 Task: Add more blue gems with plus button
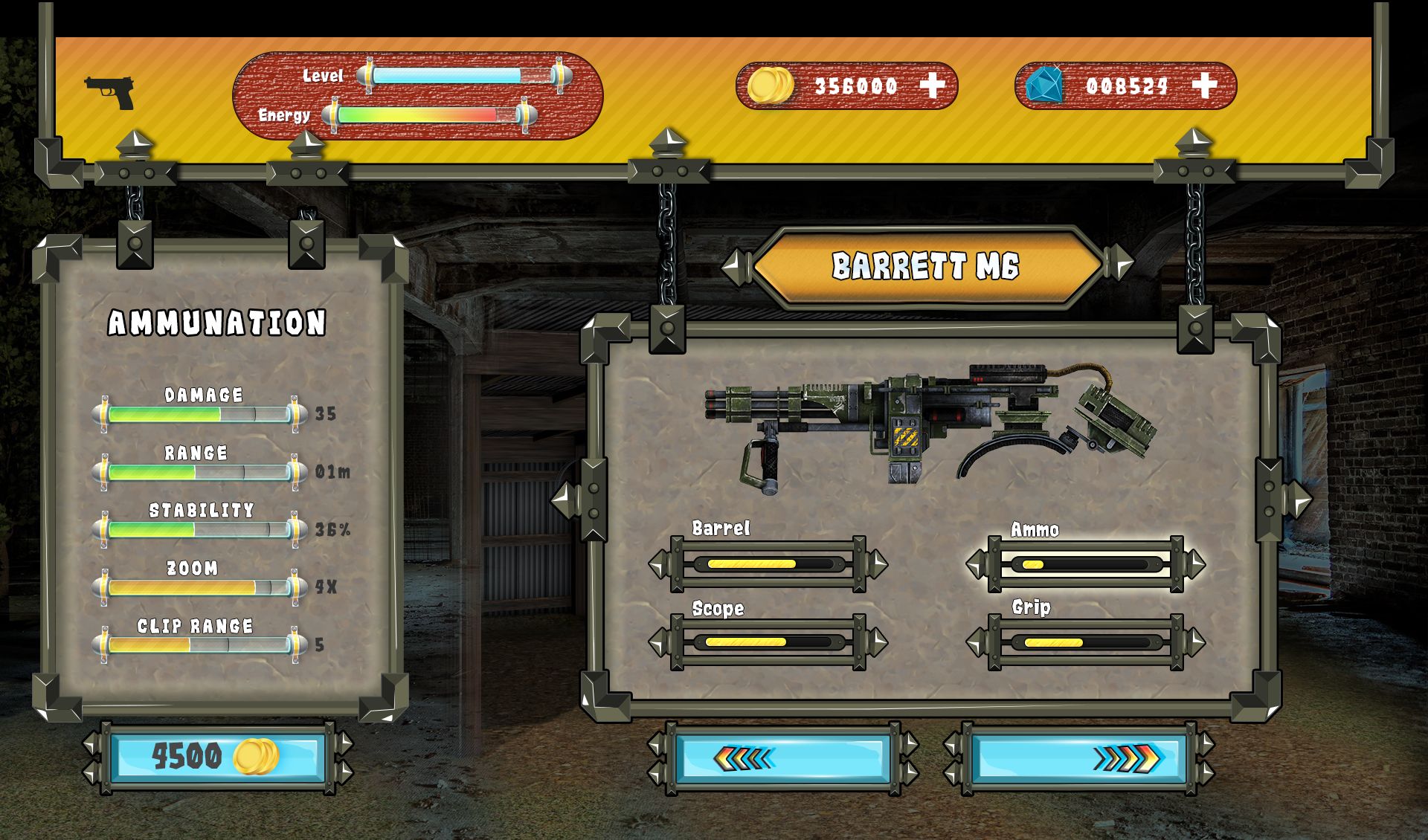click(x=1204, y=86)
